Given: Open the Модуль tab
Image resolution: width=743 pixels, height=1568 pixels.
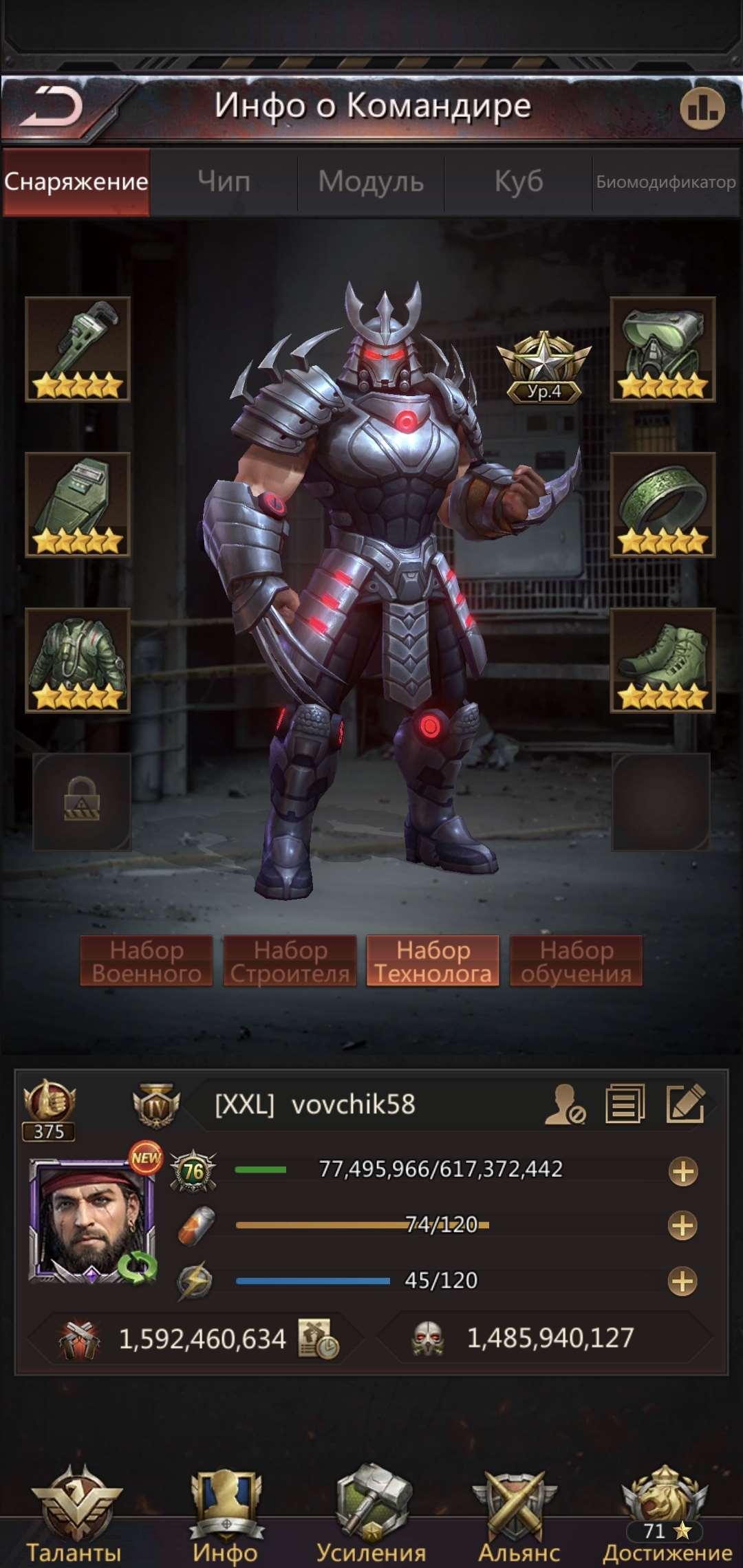Looking at the screenshot, I should [371, 182].
